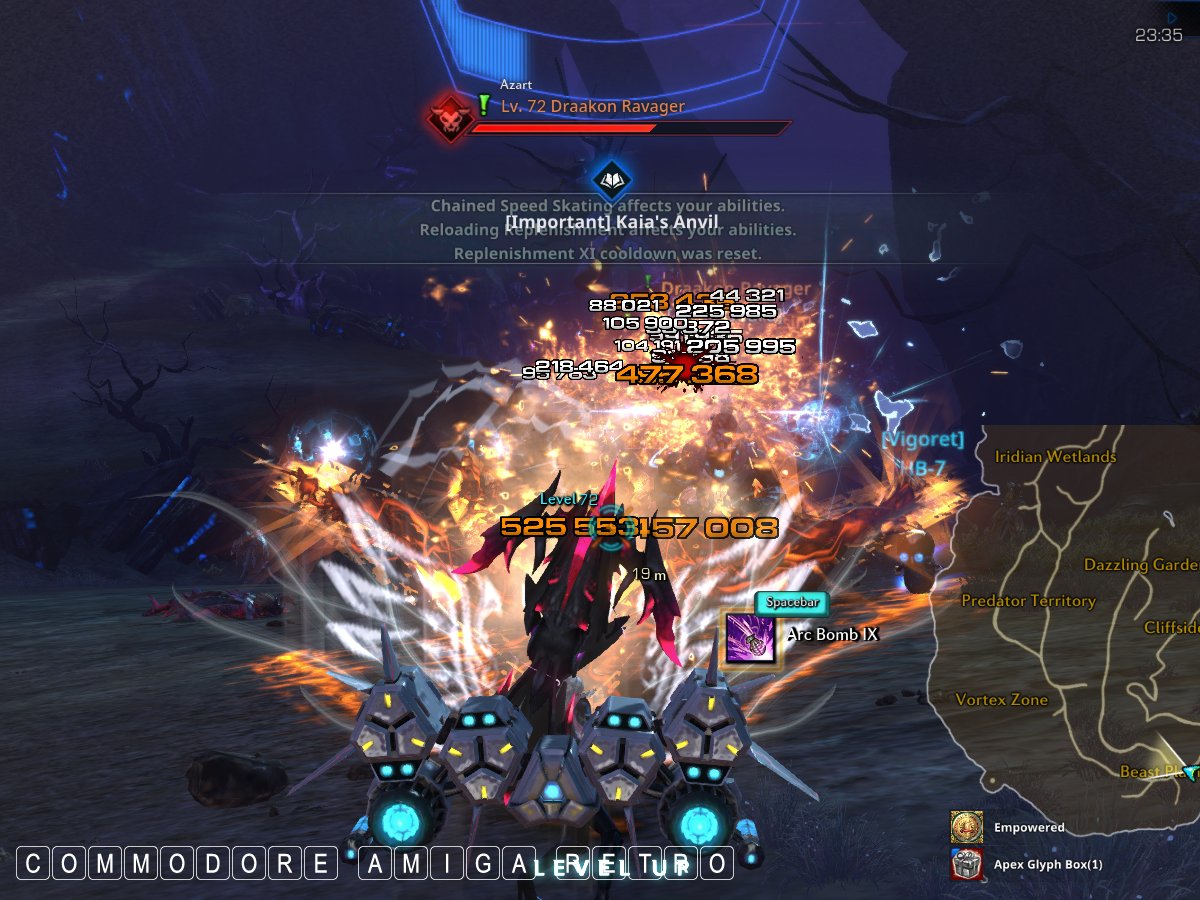The height and width of the screenshot is (900, 1200).
Task: Open the blue book notification icon
Action: click(611, 180)
